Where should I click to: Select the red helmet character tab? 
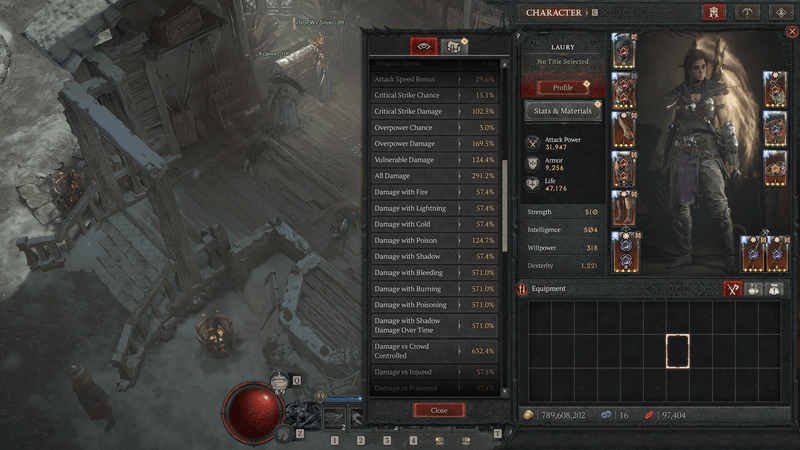tap(714, 13)
